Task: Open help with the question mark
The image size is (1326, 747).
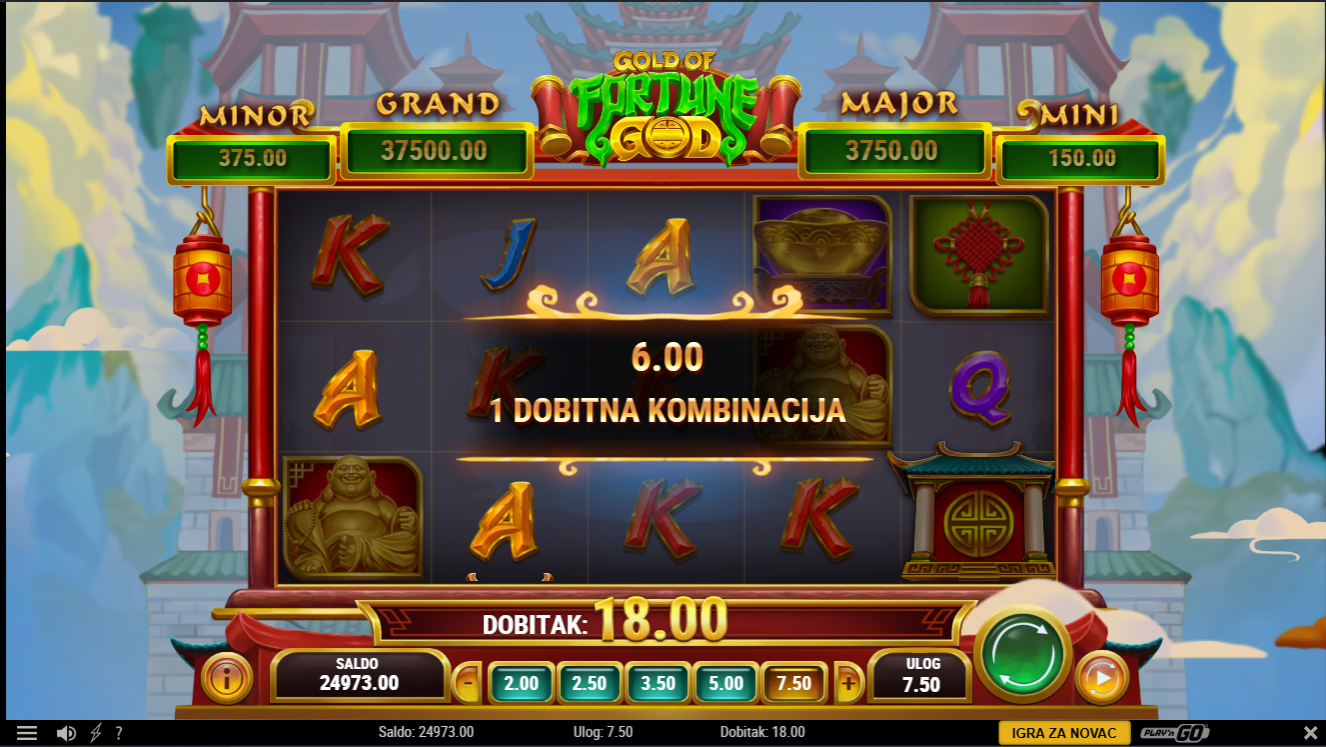Action: tap(119, 733)
